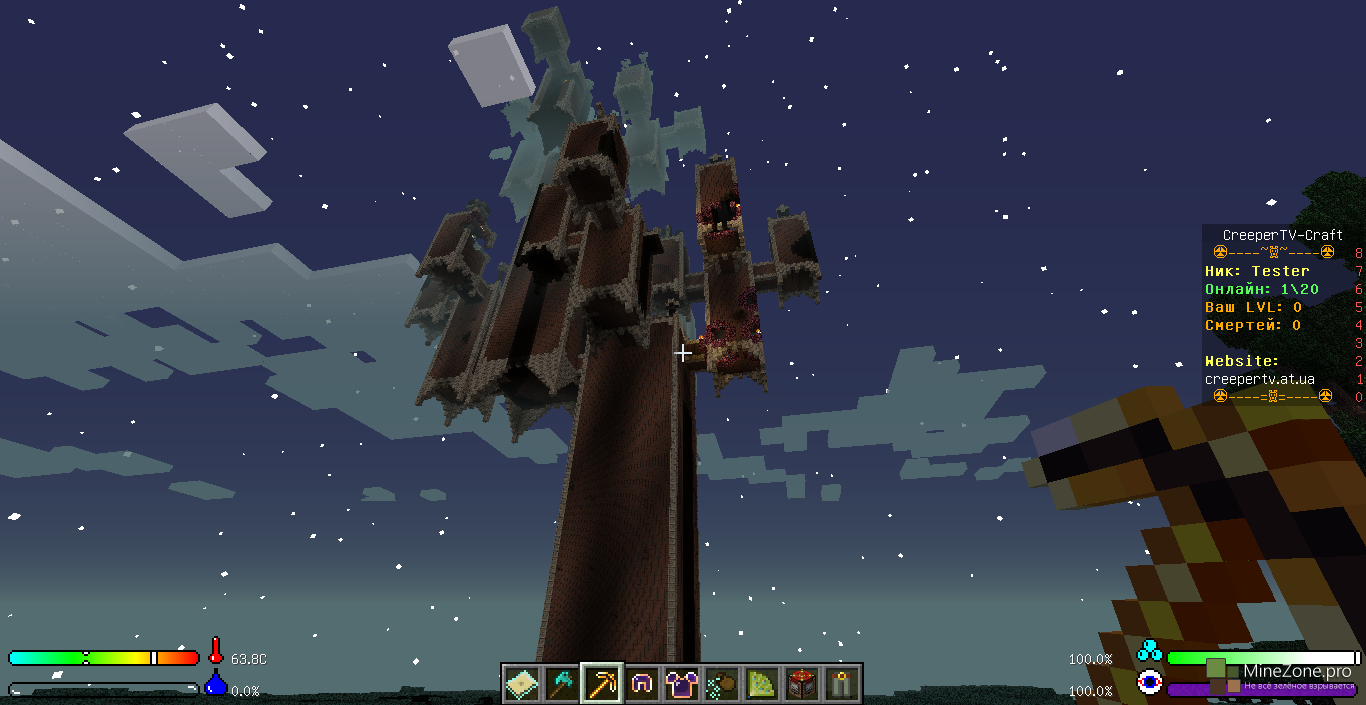Image resolution: width=1366 pixels, height=705 pixels.
Task: Select the red-topped table block slot
Action: pyautogui.click(x=802, y=684)
